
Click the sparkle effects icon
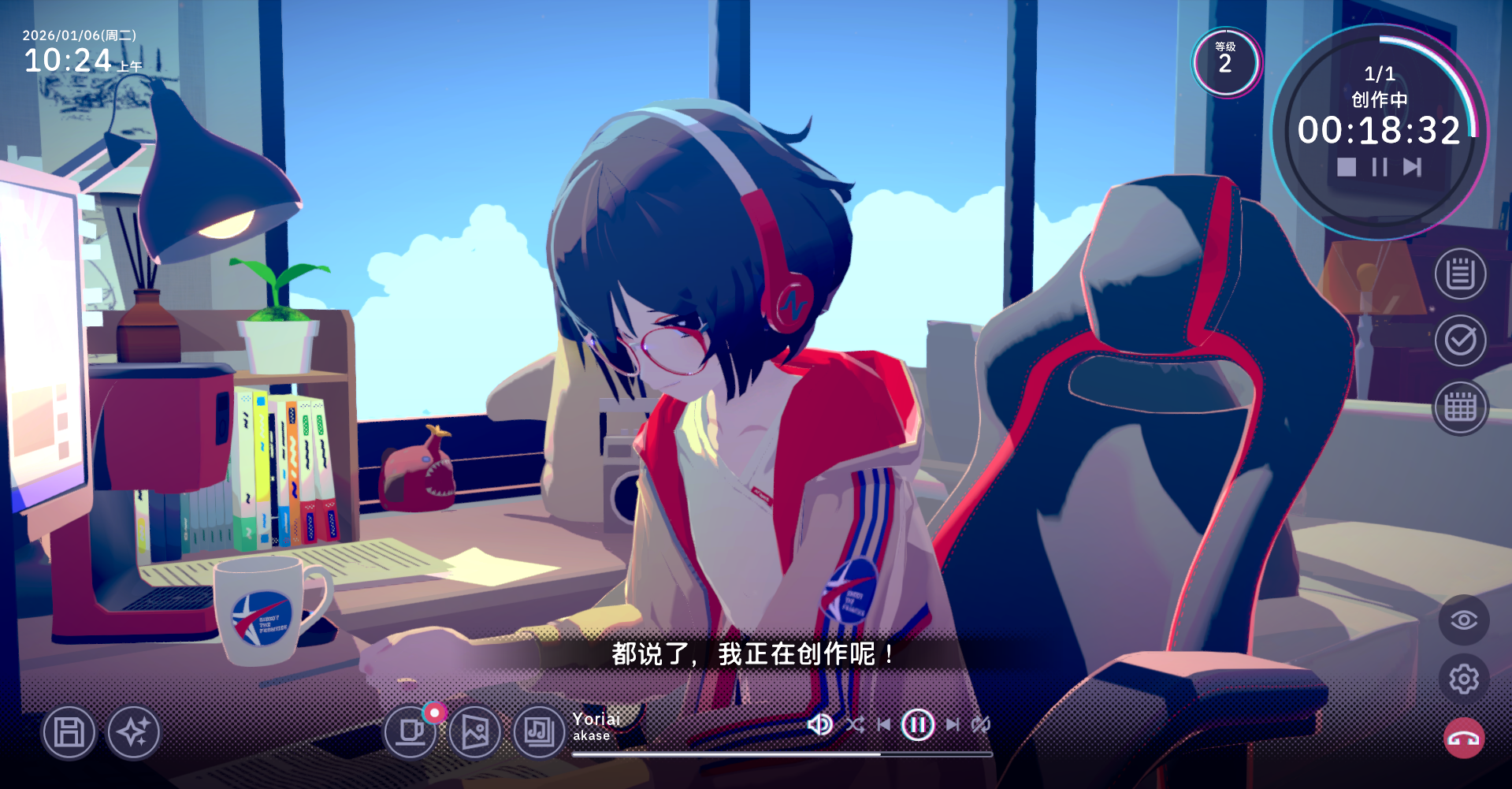[133, 732]
